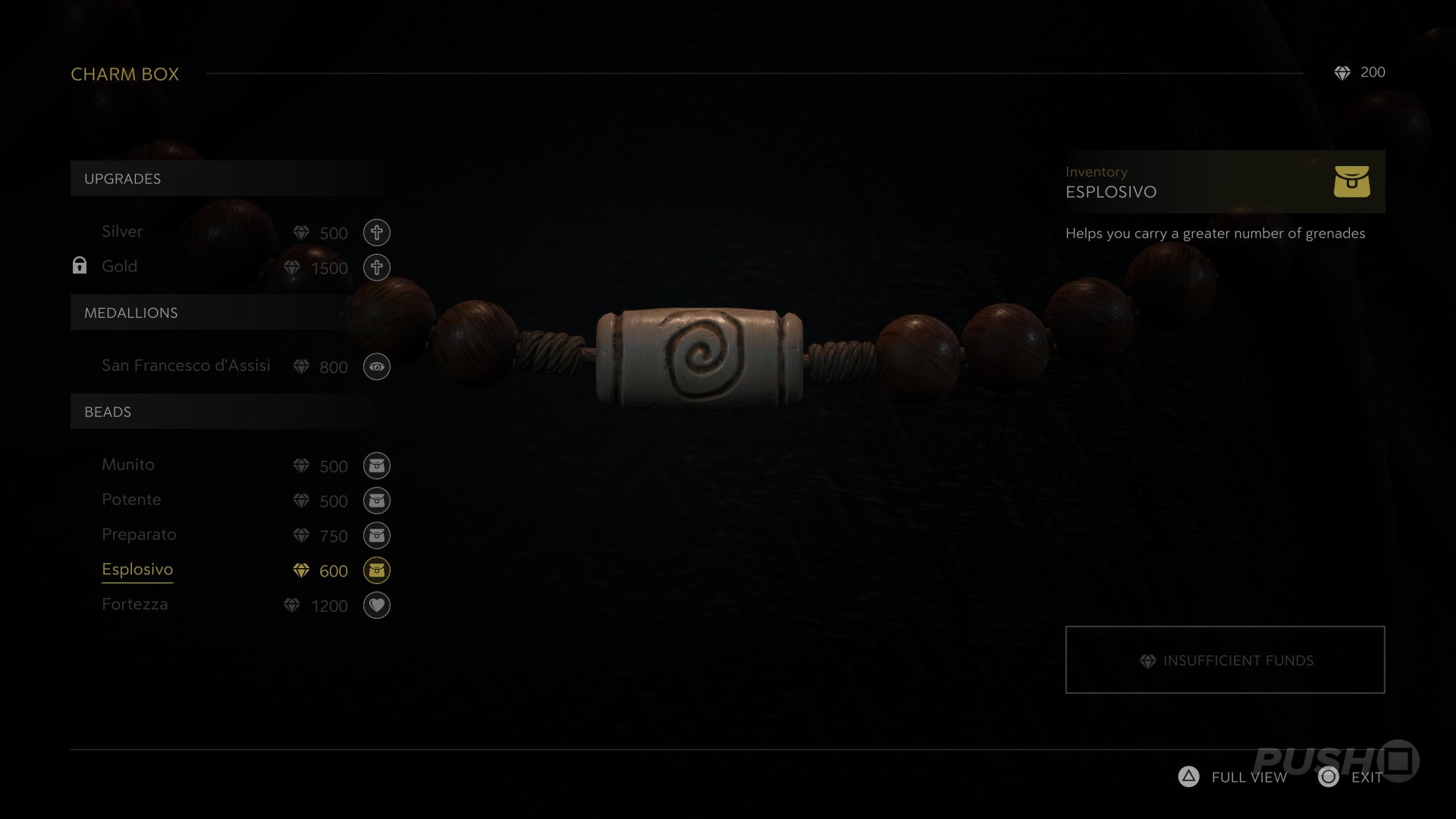
Task: Select the Potente bead entry
Action: 131,500
